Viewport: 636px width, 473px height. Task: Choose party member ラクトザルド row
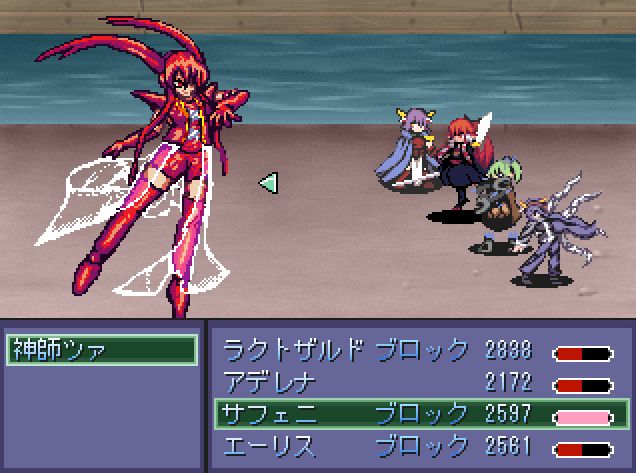(x=417, y=350)
